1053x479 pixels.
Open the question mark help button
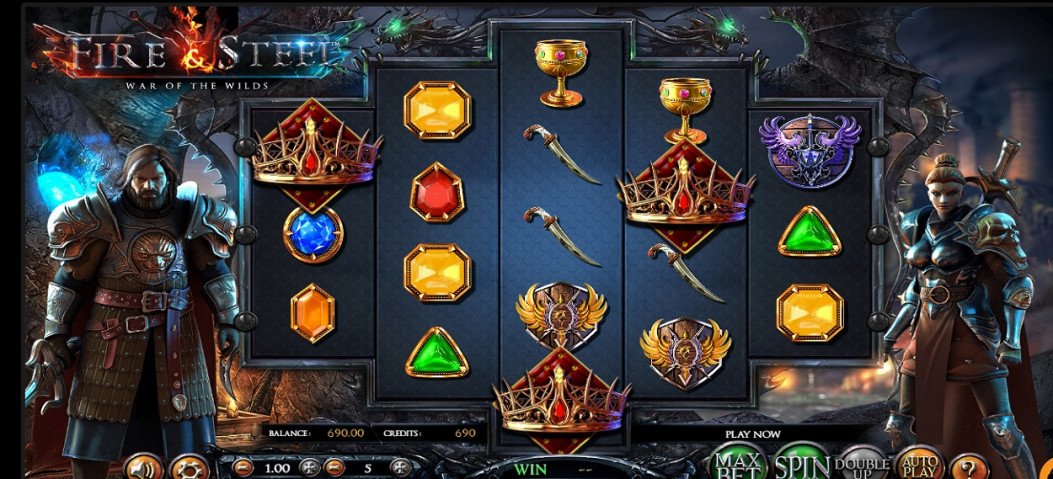click(967, 467)
